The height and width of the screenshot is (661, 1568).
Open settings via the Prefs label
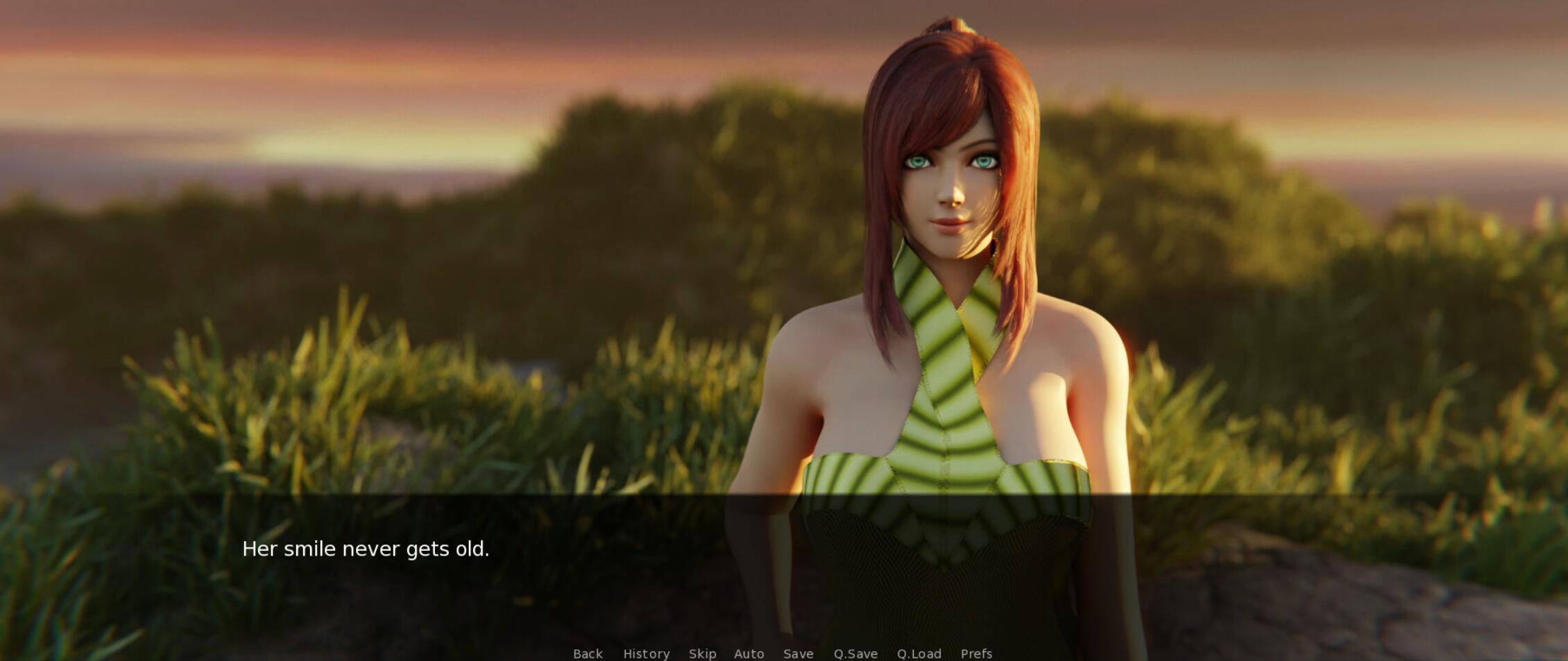[x=977, y=653]
